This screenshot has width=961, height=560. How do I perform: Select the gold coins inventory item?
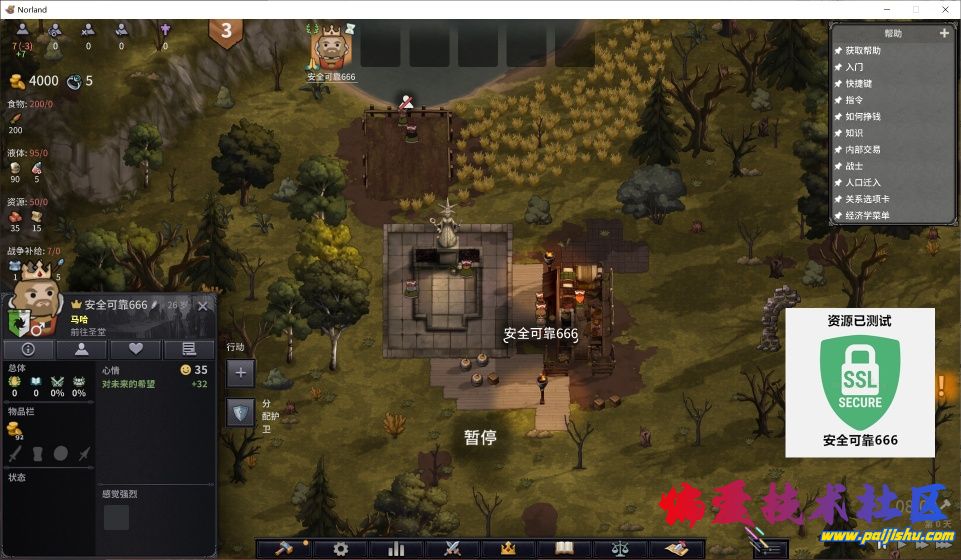coord(16,429)
